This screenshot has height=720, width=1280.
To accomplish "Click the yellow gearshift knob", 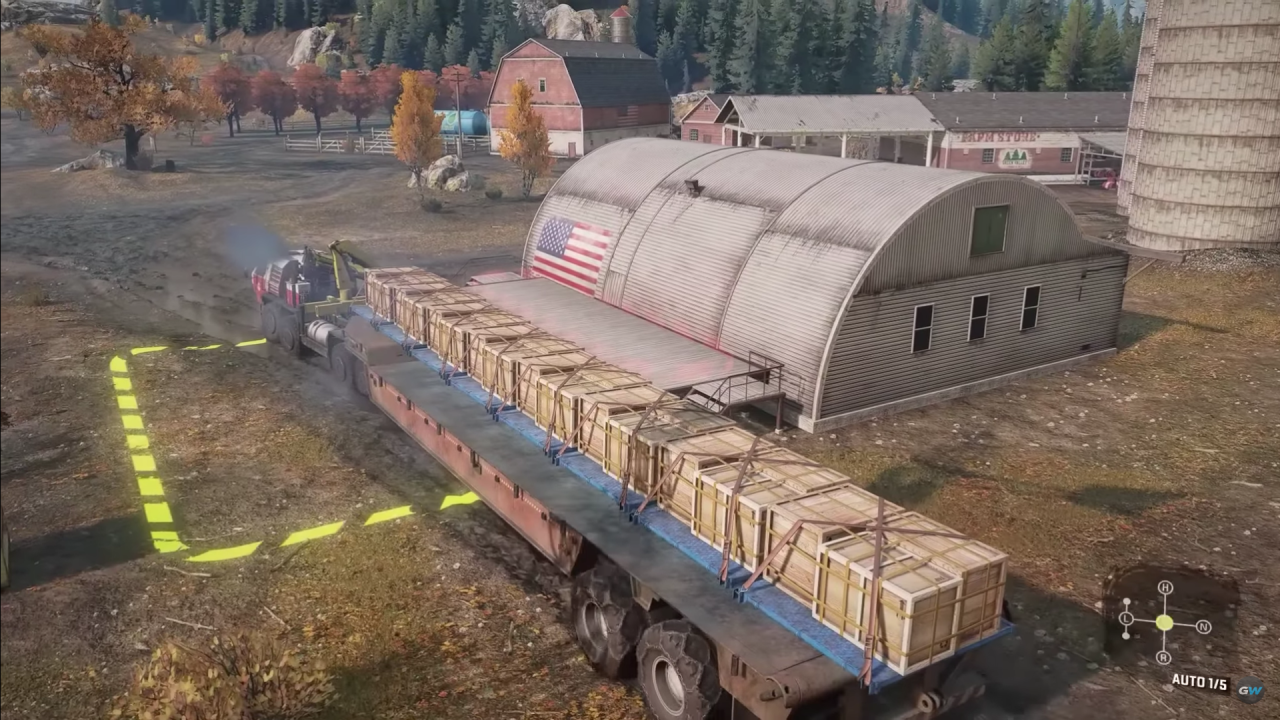I will 1164,622.
